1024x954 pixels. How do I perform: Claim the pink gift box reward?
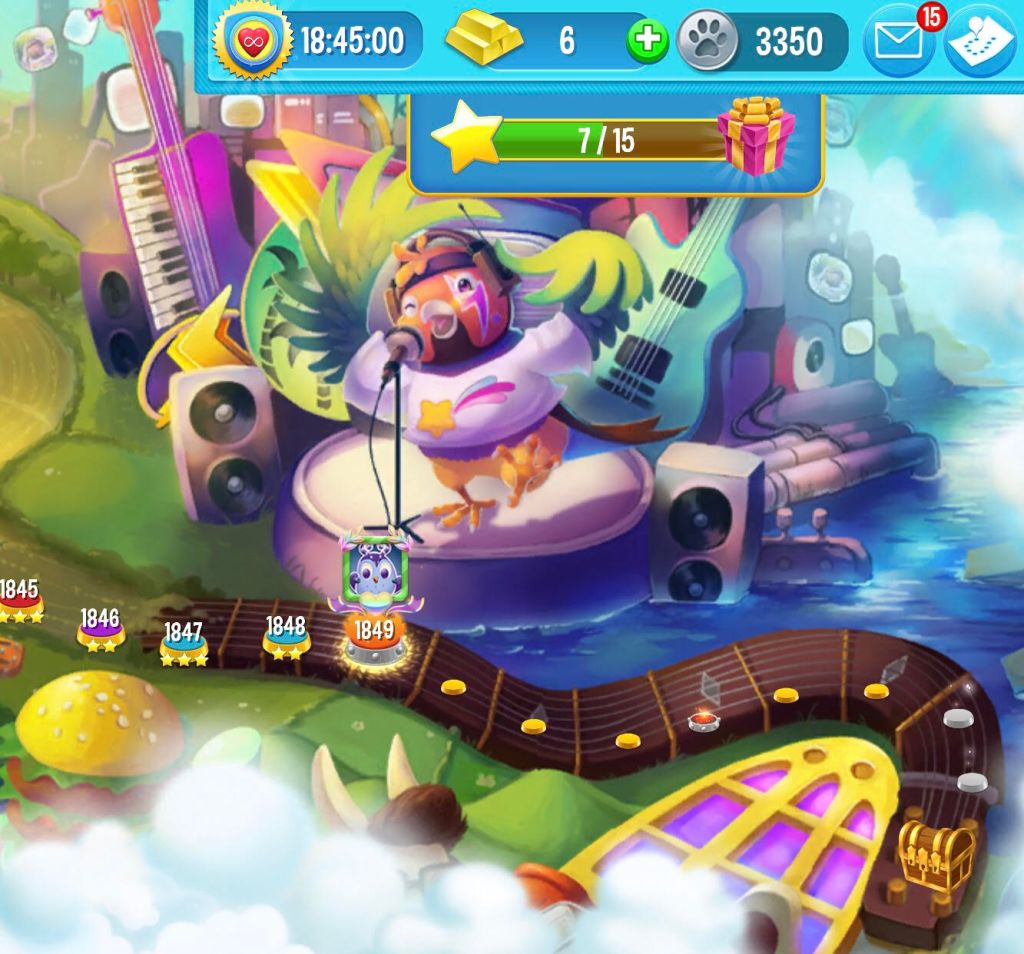click(756, 136)
